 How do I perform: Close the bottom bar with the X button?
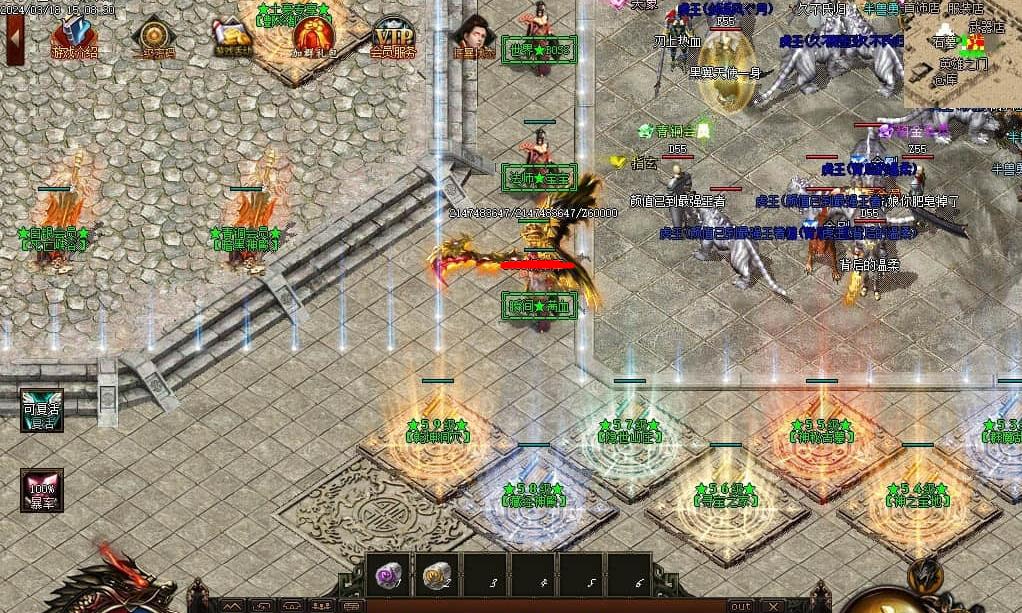tap(772, 606)
